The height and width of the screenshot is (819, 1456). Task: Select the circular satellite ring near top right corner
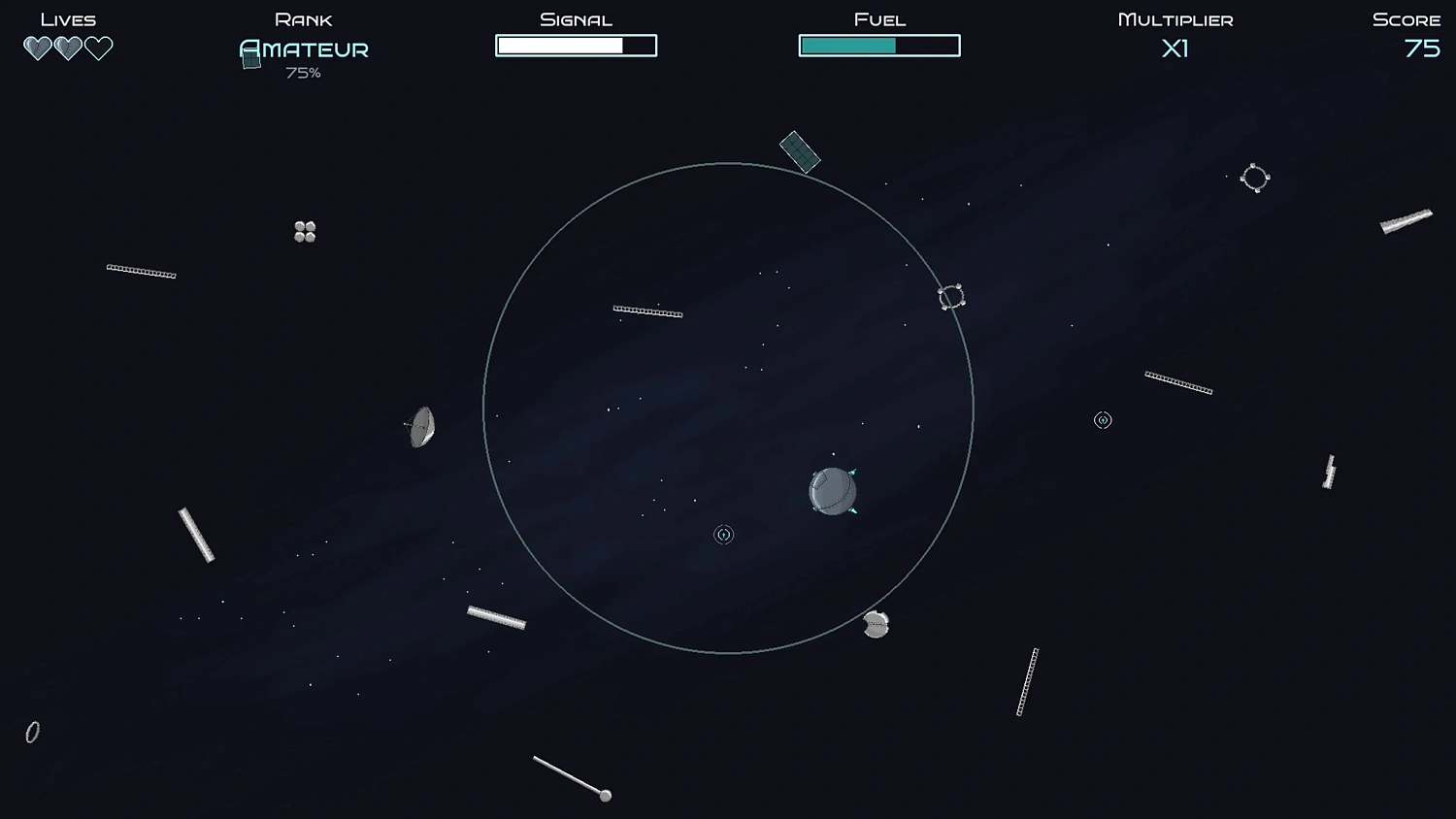point(1255,179)
